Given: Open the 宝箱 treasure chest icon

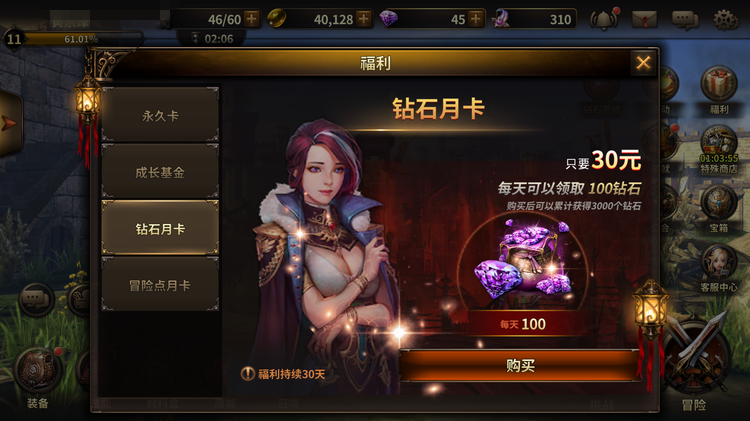Looking at the screenshot, I should coord(719,203).
